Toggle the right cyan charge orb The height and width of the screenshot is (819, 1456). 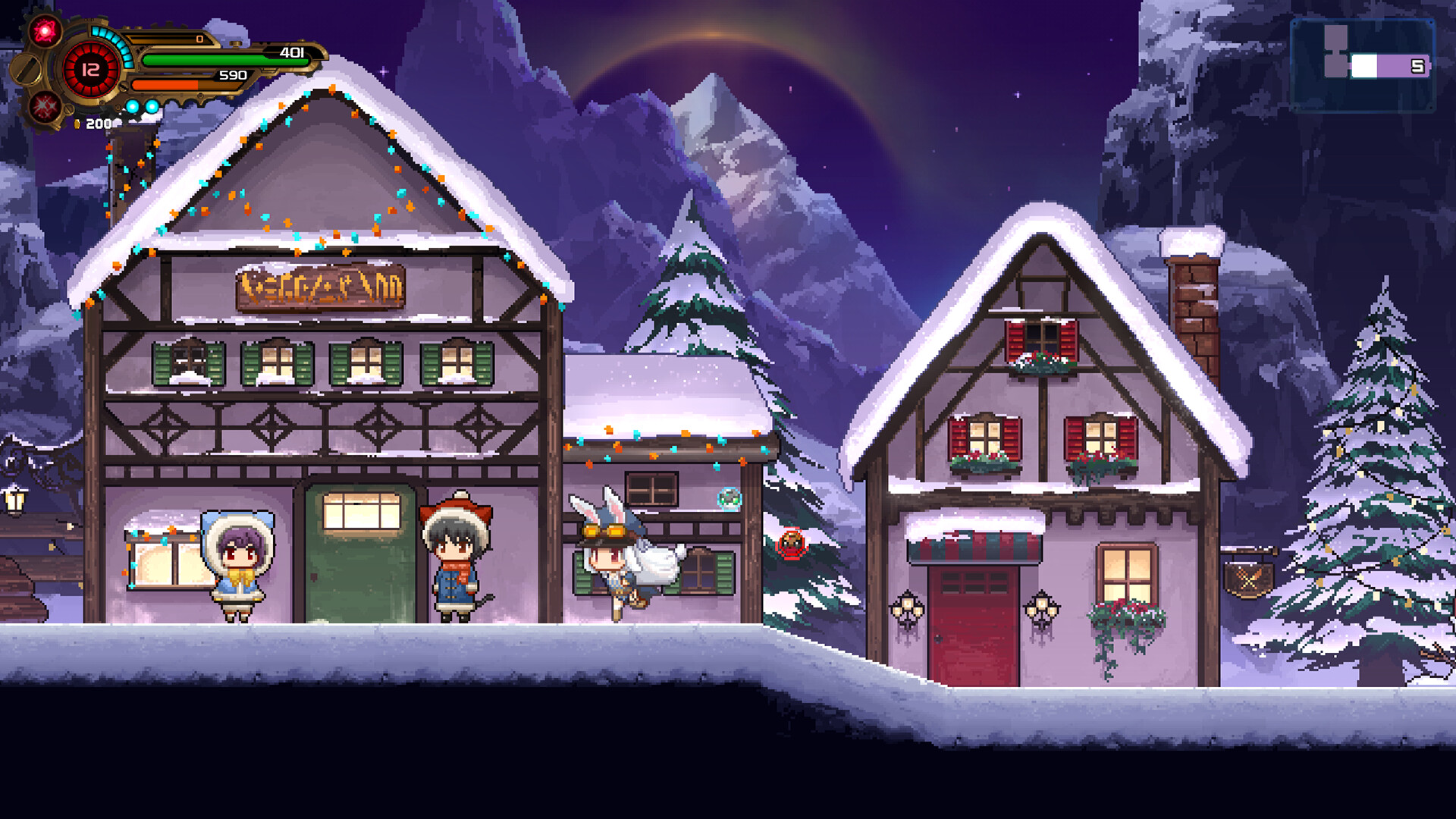152,108
